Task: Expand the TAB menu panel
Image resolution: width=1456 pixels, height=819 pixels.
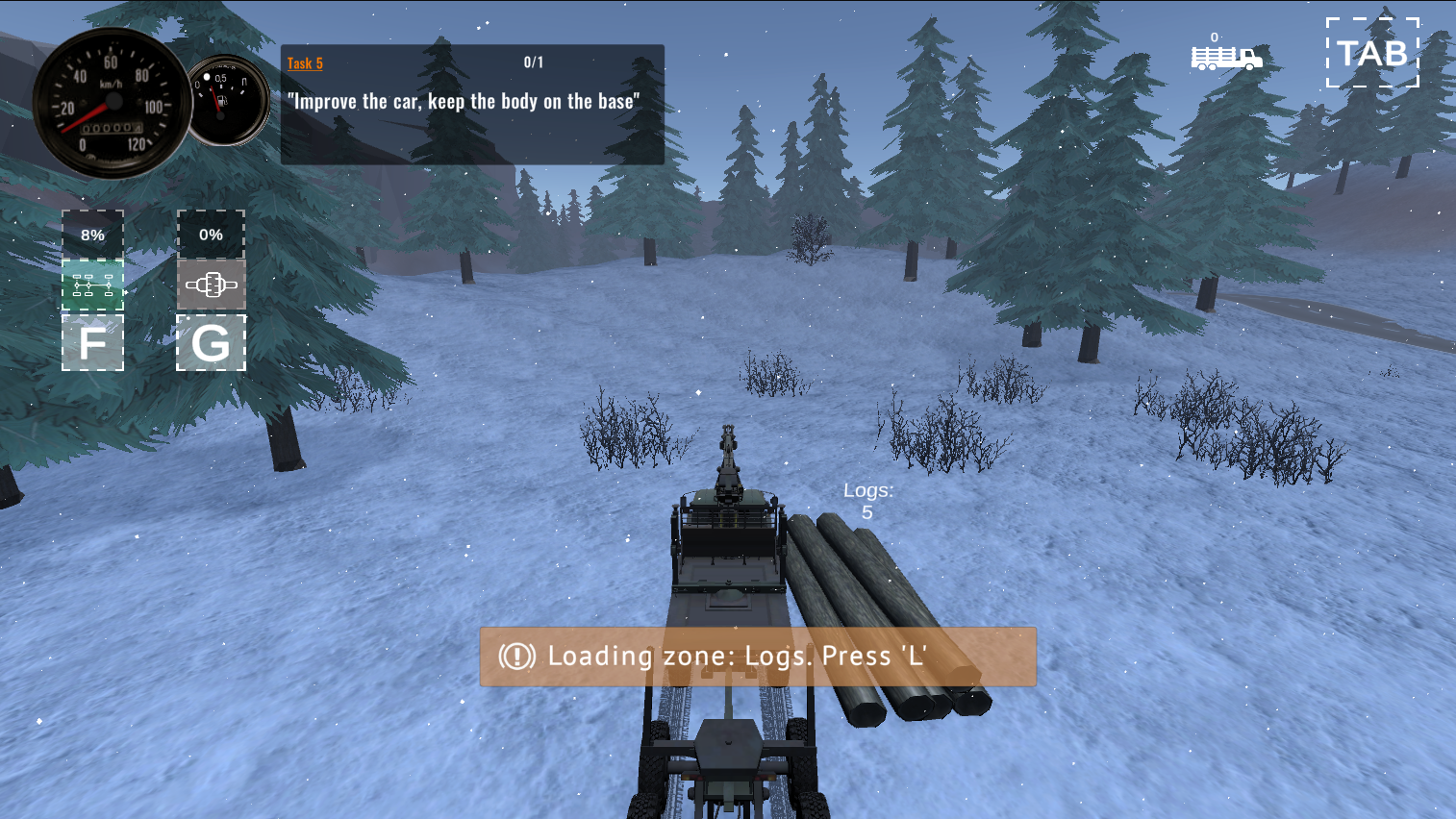Action: coord(1372,54)
